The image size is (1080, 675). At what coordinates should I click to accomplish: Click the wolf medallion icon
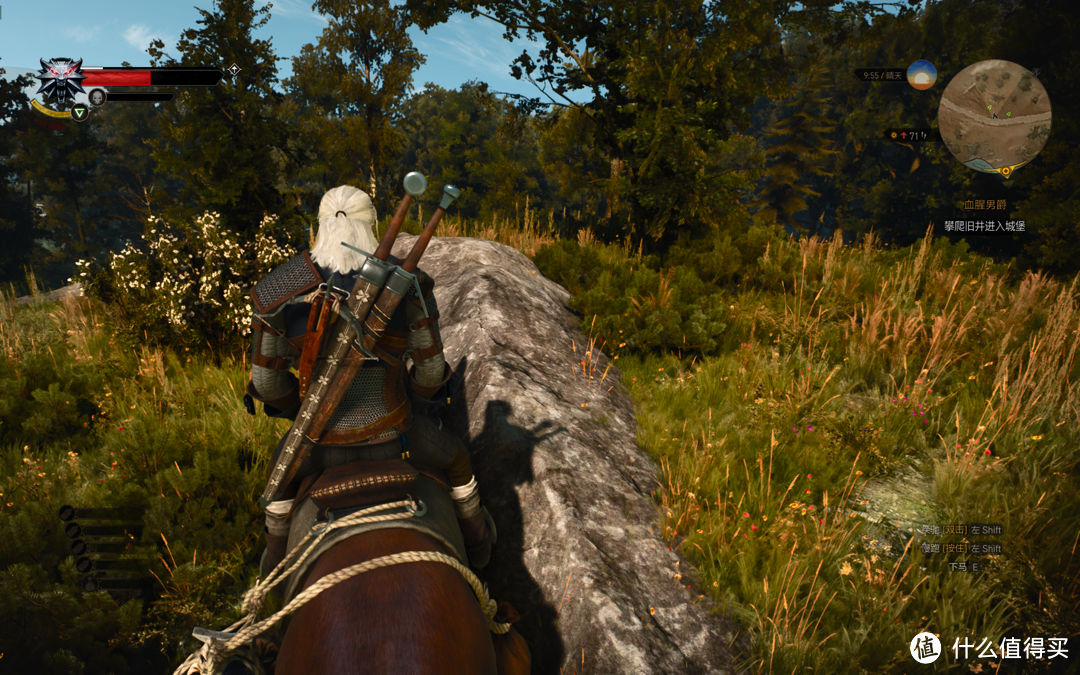pyautogui.click(x=60, y=79)
